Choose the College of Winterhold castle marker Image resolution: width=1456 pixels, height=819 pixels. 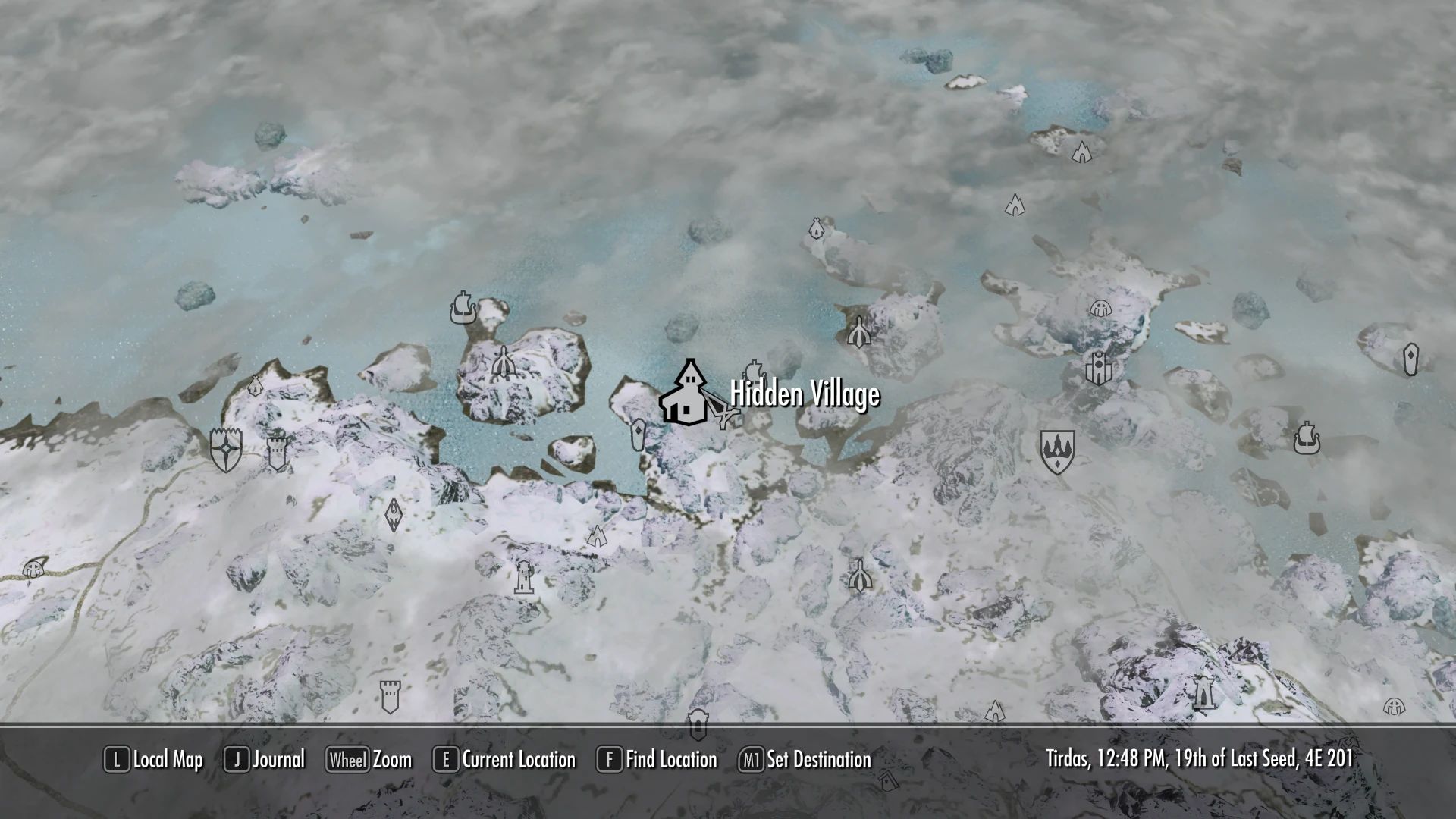point(1097,369)
